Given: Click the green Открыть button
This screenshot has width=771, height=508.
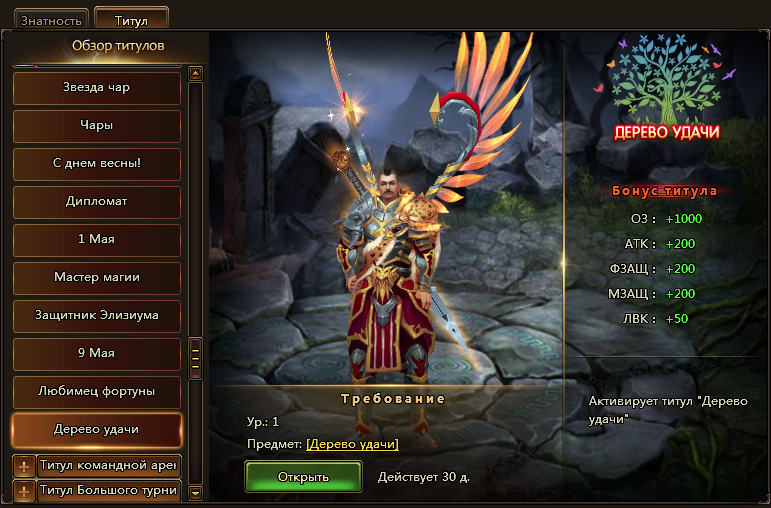Looking at the screenshot, I should 303,476.
